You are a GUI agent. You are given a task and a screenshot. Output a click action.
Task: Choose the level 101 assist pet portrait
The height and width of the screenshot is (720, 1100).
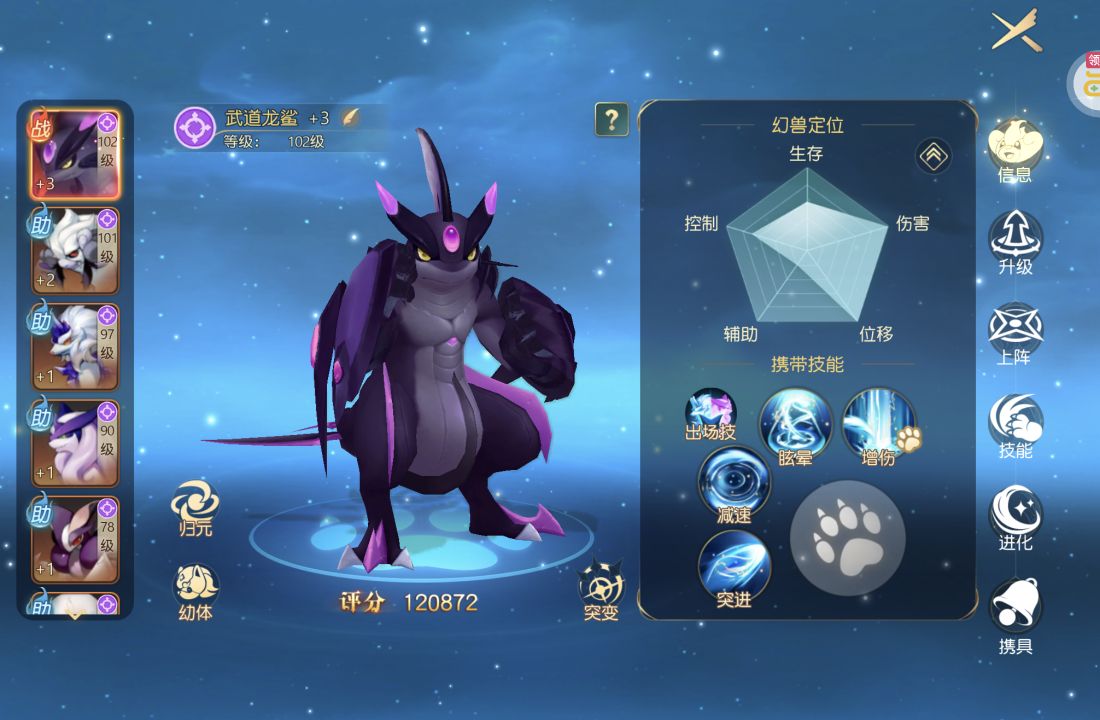(x=75, y=250)
